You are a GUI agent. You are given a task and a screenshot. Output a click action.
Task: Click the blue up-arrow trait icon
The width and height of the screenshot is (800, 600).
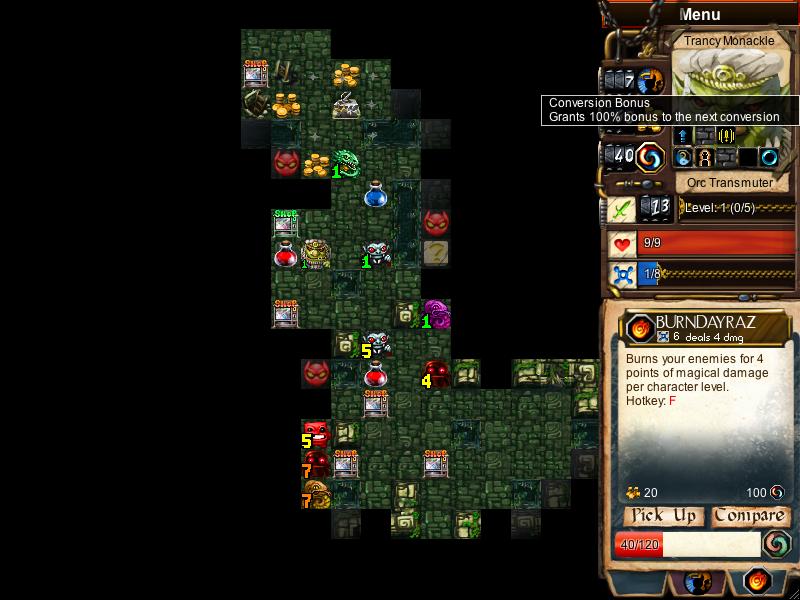click(x=684, y=136)
